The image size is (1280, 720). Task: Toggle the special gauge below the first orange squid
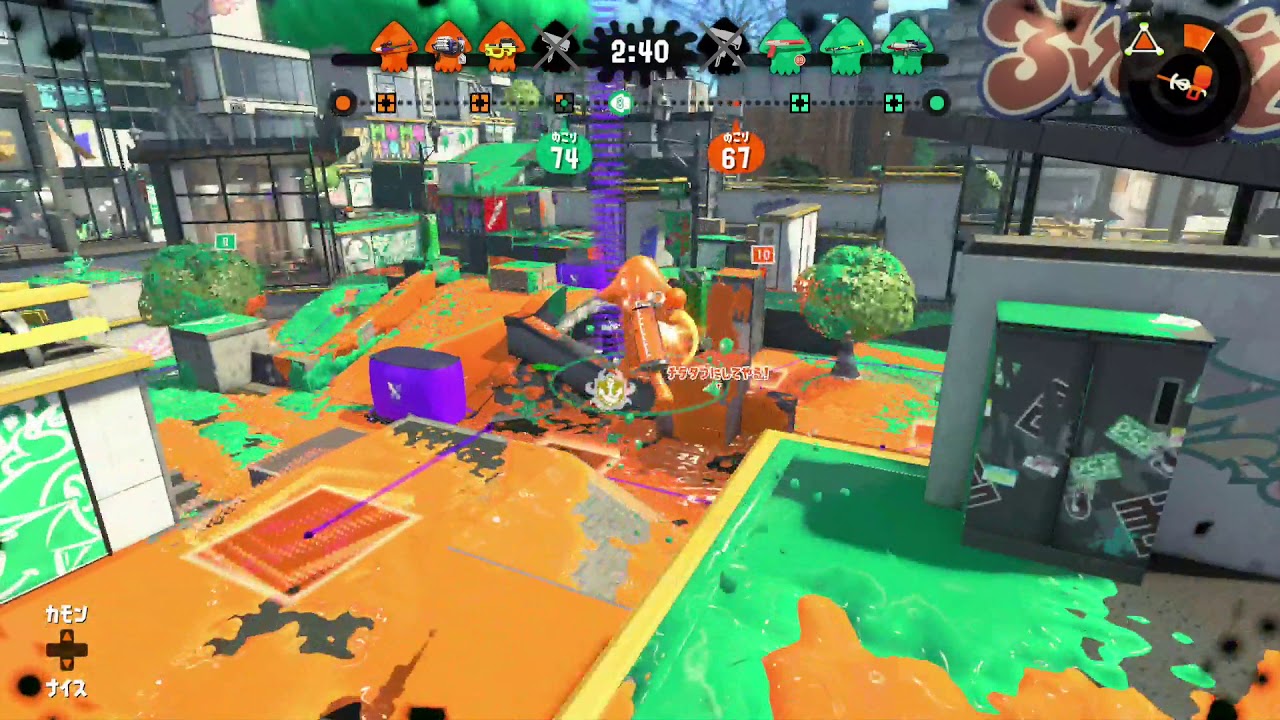(384, 100)
